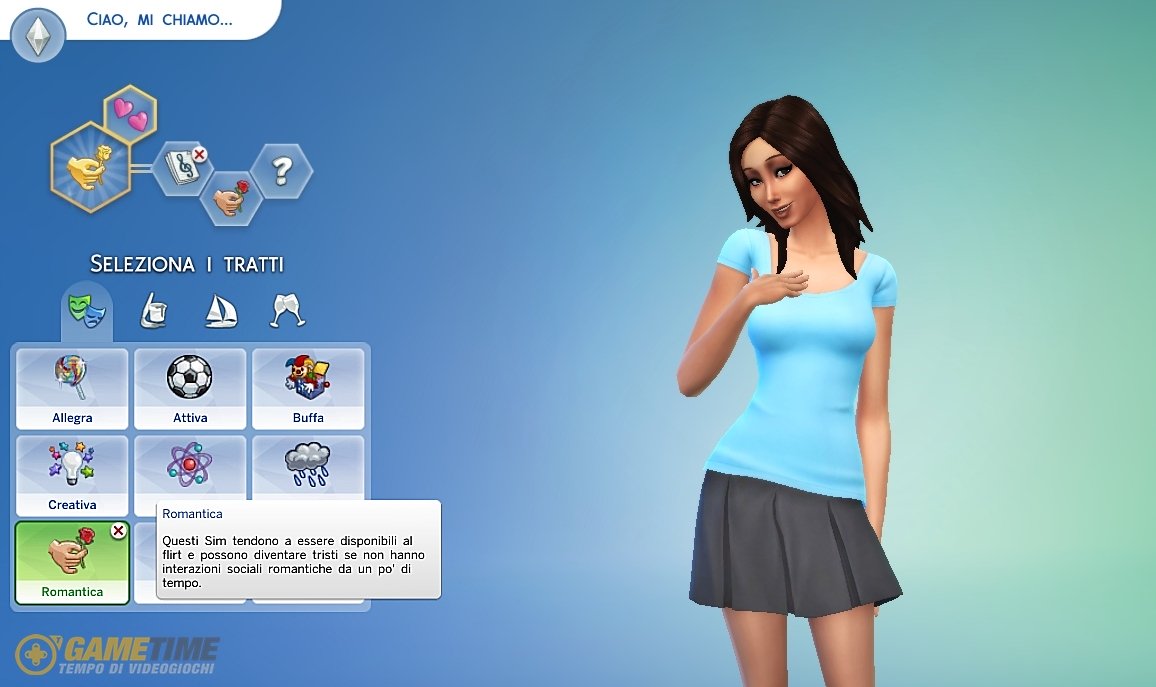Open the sailboat trait category tab
The height and width of the screenshot is (687, 1156).
point(220,310)
